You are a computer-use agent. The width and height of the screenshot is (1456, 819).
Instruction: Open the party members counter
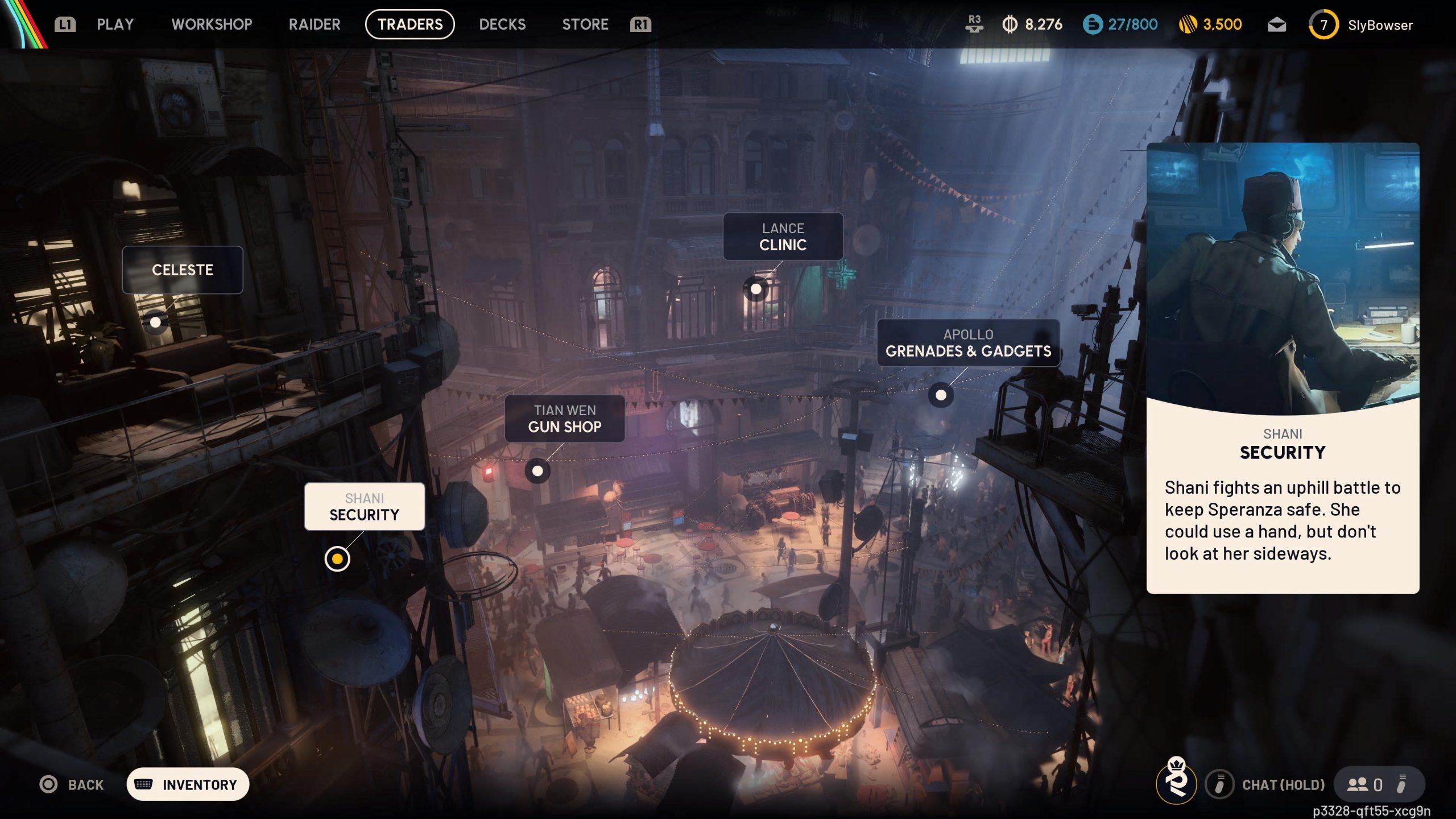click(x=1365, y=785)
